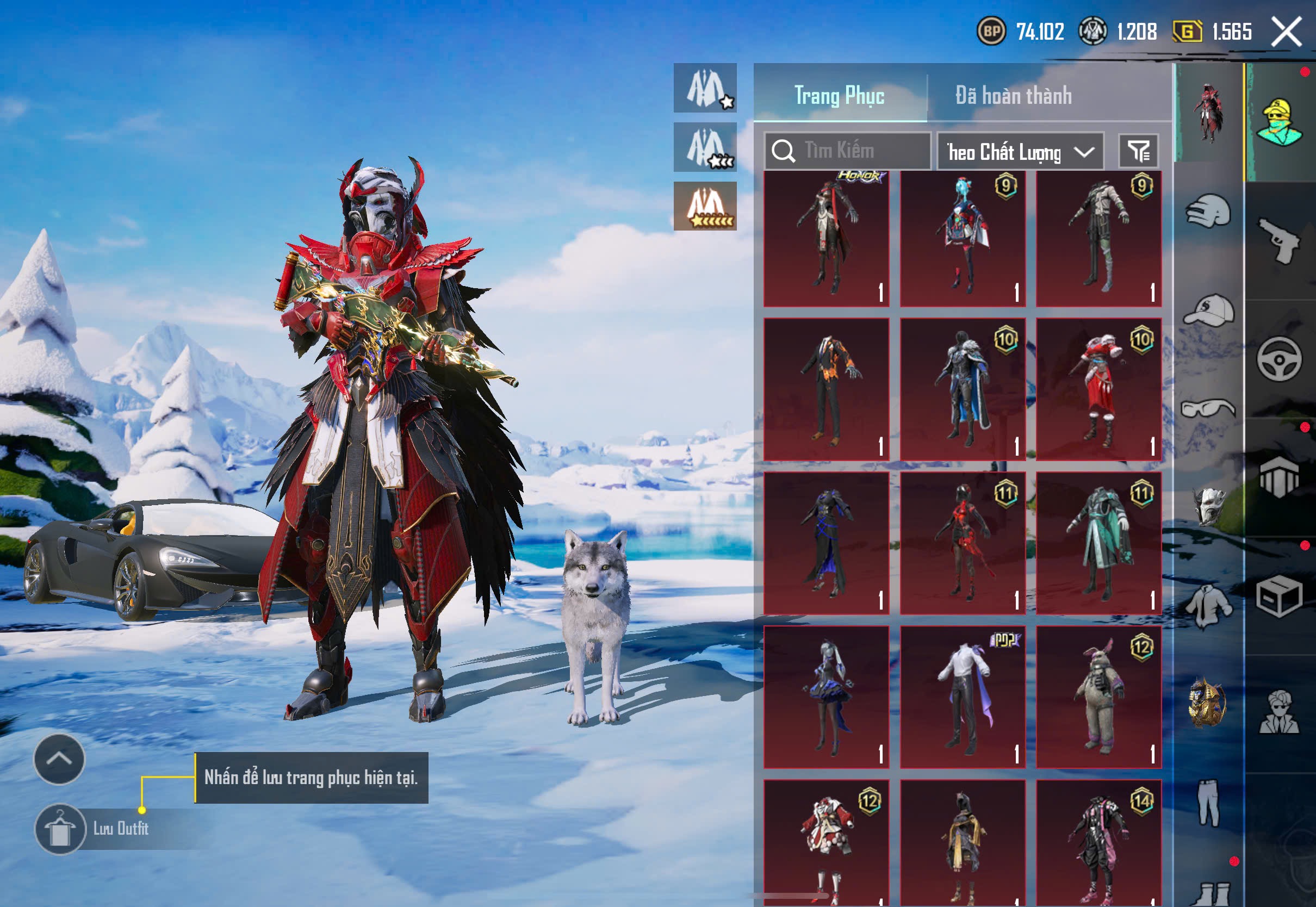Show the steering wheel vehicle category
This screenshot has height=907, width=1316.
(1280, 359)
